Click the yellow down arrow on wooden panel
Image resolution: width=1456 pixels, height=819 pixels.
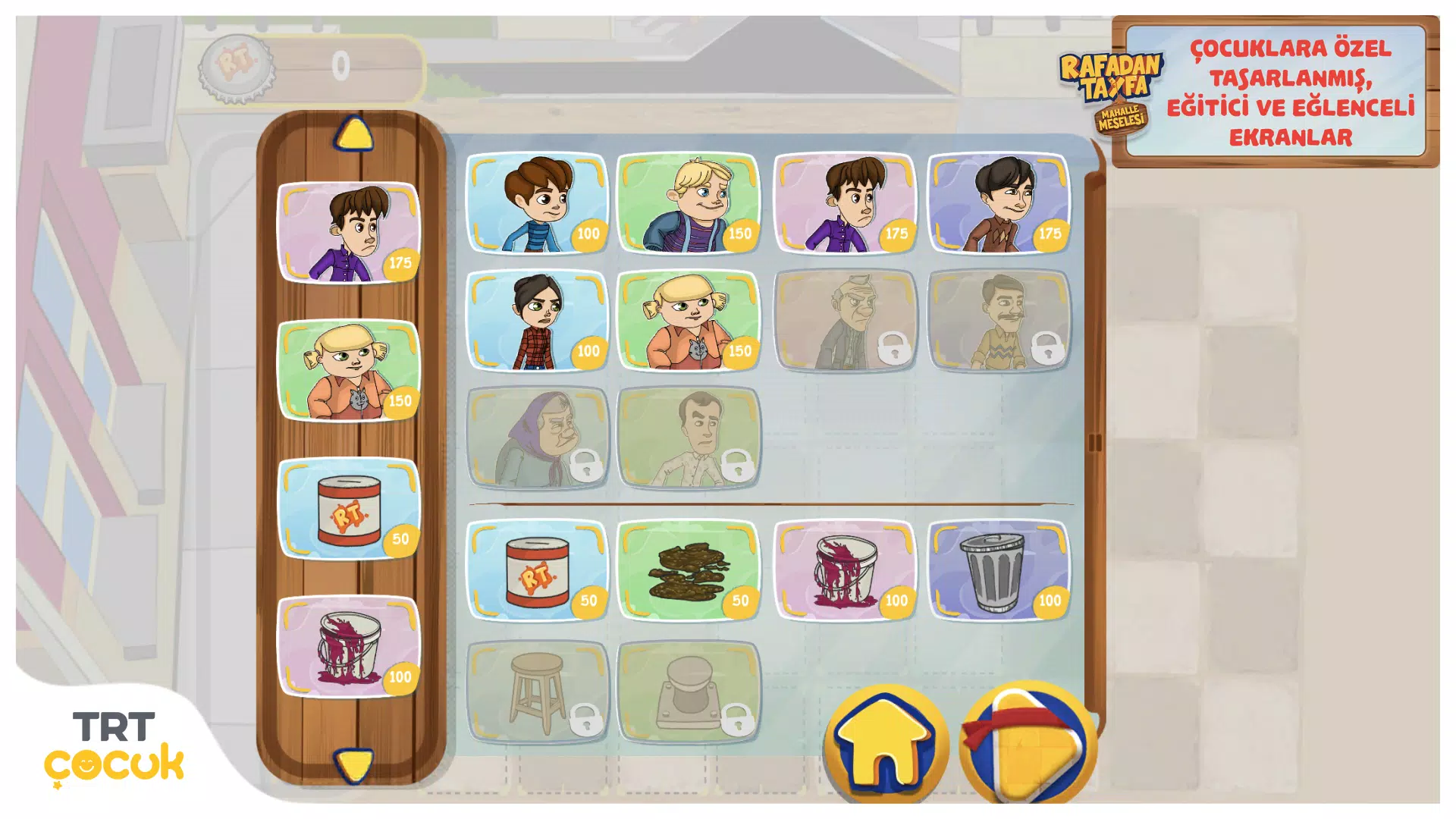pyautogui.click(x=353, y=764)
